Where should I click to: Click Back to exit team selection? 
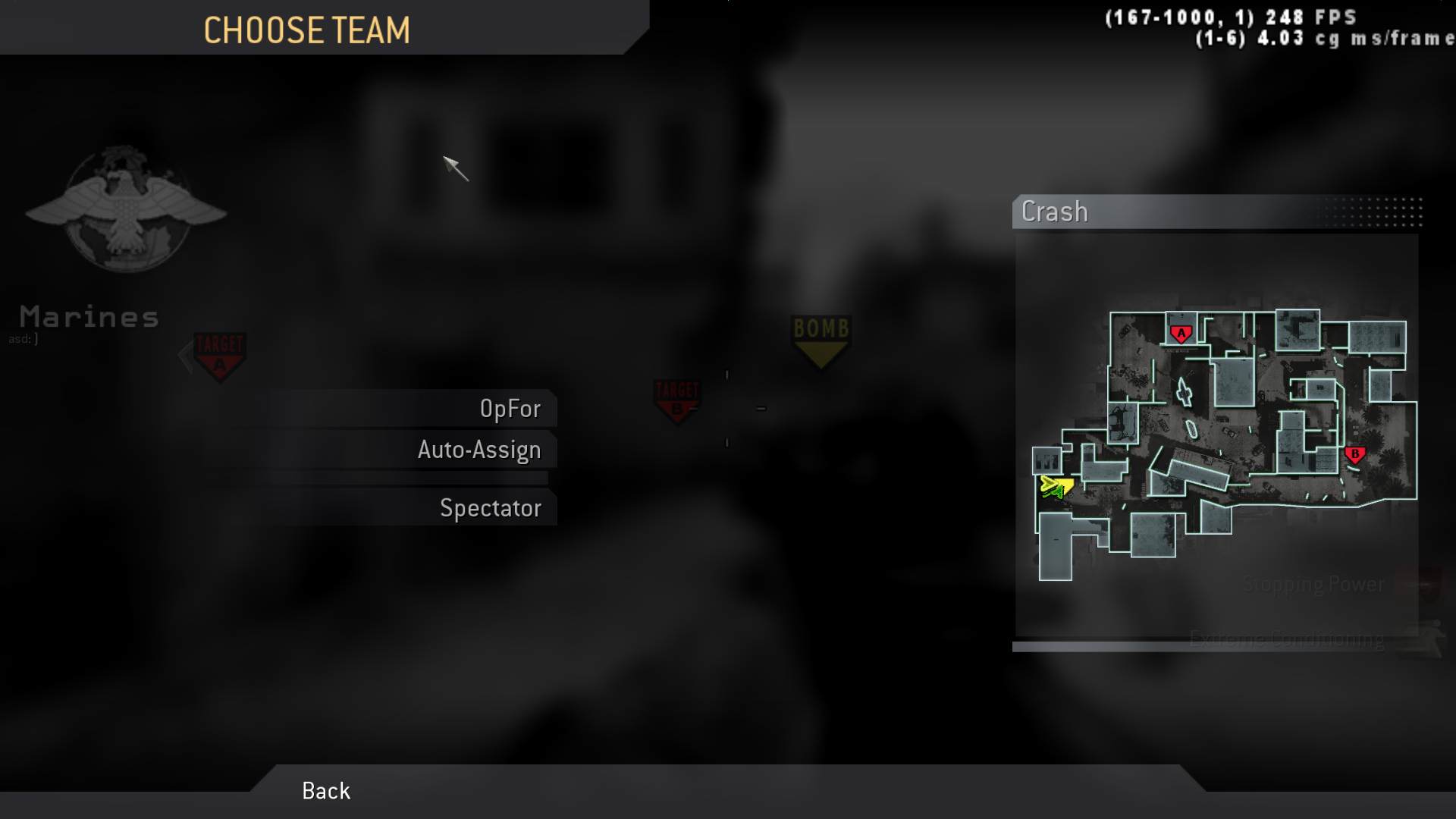(325, 790)
